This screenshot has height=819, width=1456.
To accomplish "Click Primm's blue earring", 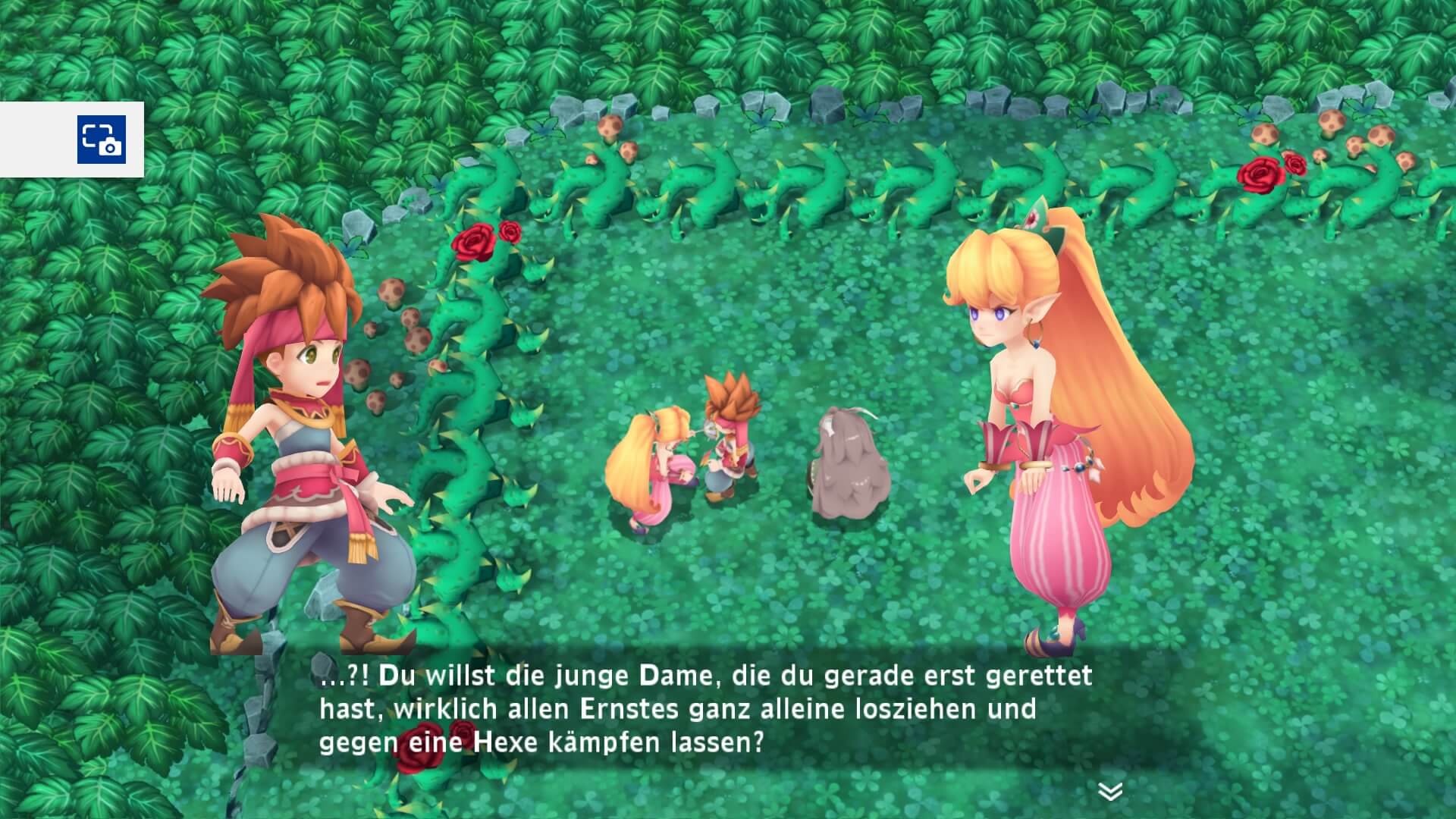I will coord(1036,344).
